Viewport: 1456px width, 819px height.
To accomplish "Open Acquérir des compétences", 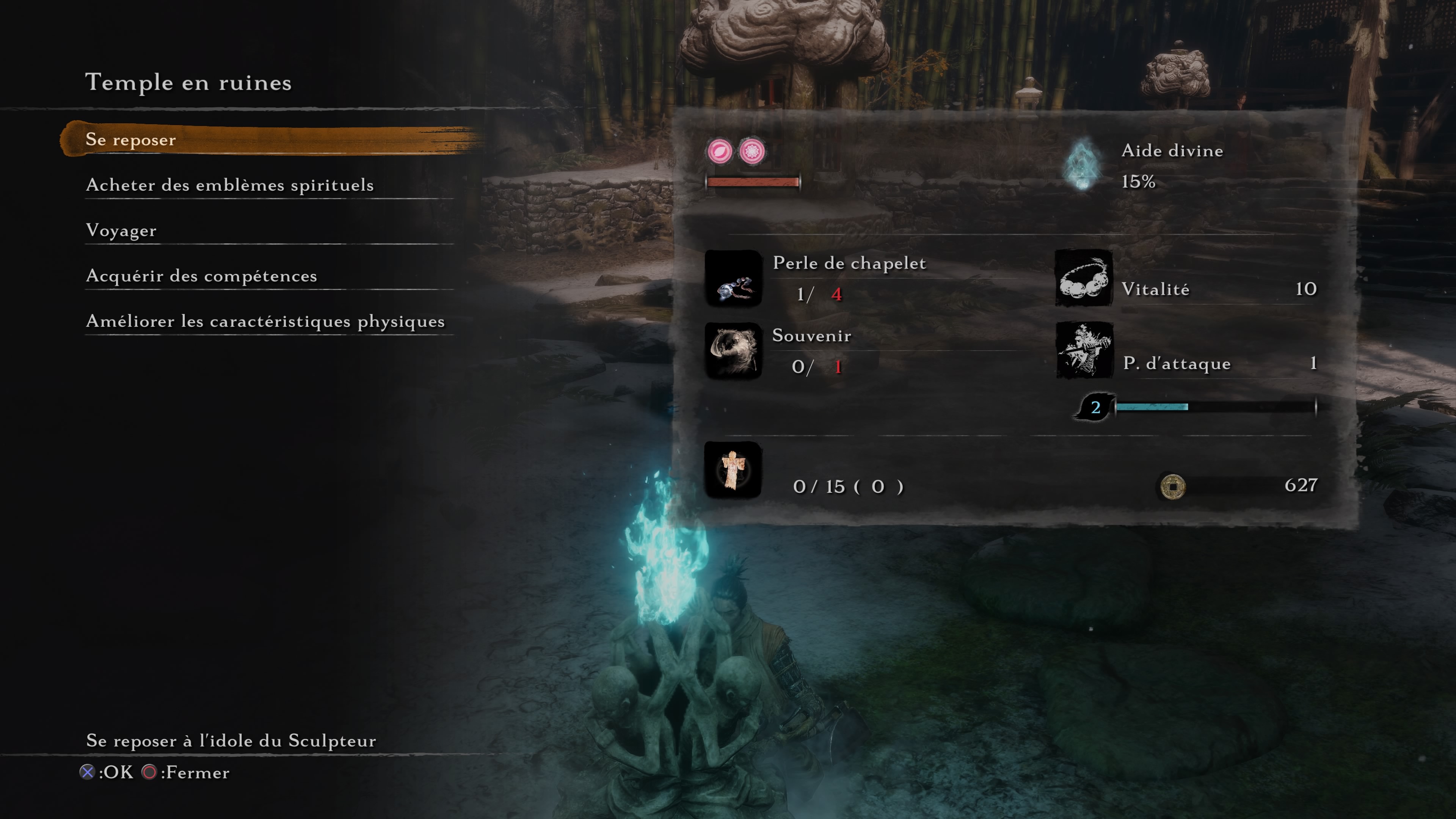I will point(201,276).
